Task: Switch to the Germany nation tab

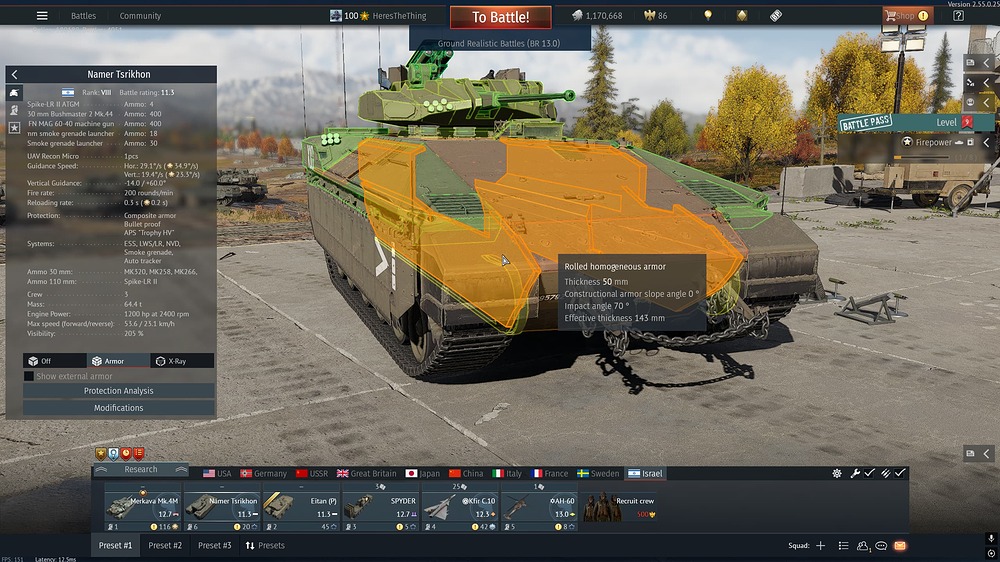Action: 262,473
